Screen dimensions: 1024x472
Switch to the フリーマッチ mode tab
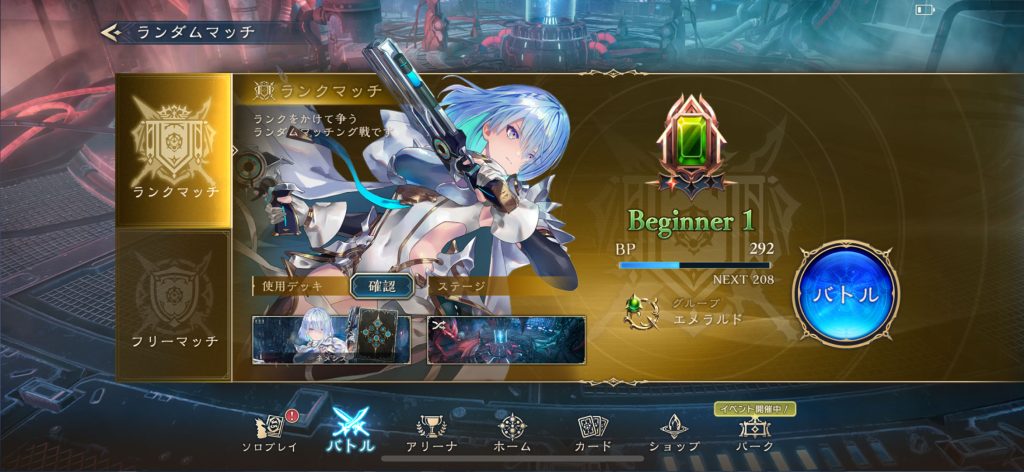[x=175, y=303]
